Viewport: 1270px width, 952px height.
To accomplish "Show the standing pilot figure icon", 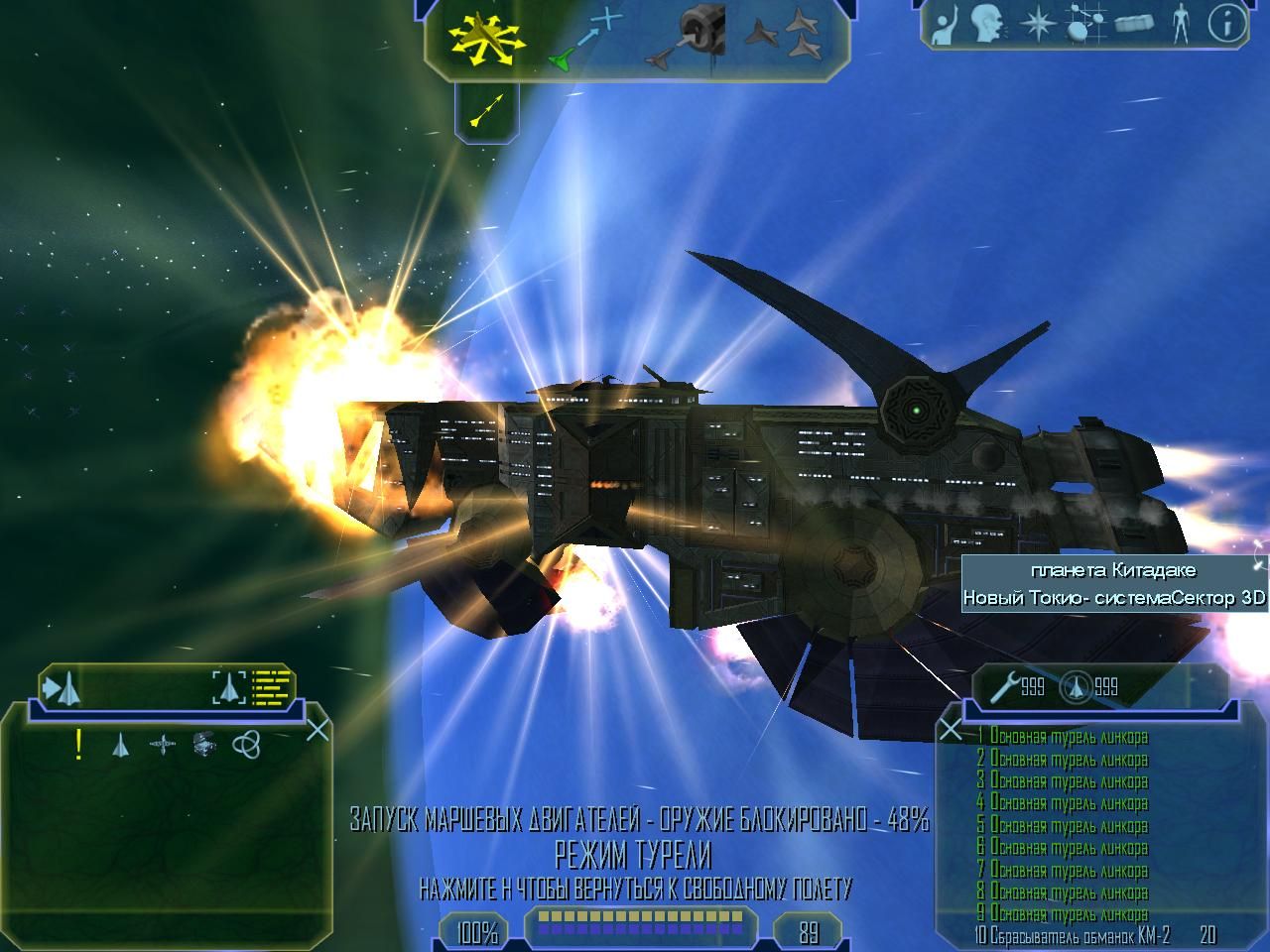I will (1180, 25).
